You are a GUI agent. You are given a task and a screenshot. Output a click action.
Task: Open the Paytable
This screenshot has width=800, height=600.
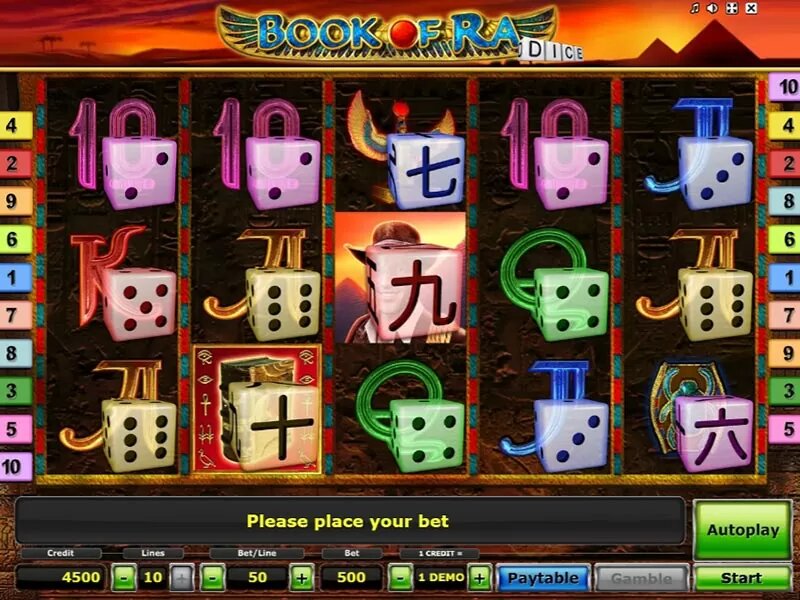point(542,578)
